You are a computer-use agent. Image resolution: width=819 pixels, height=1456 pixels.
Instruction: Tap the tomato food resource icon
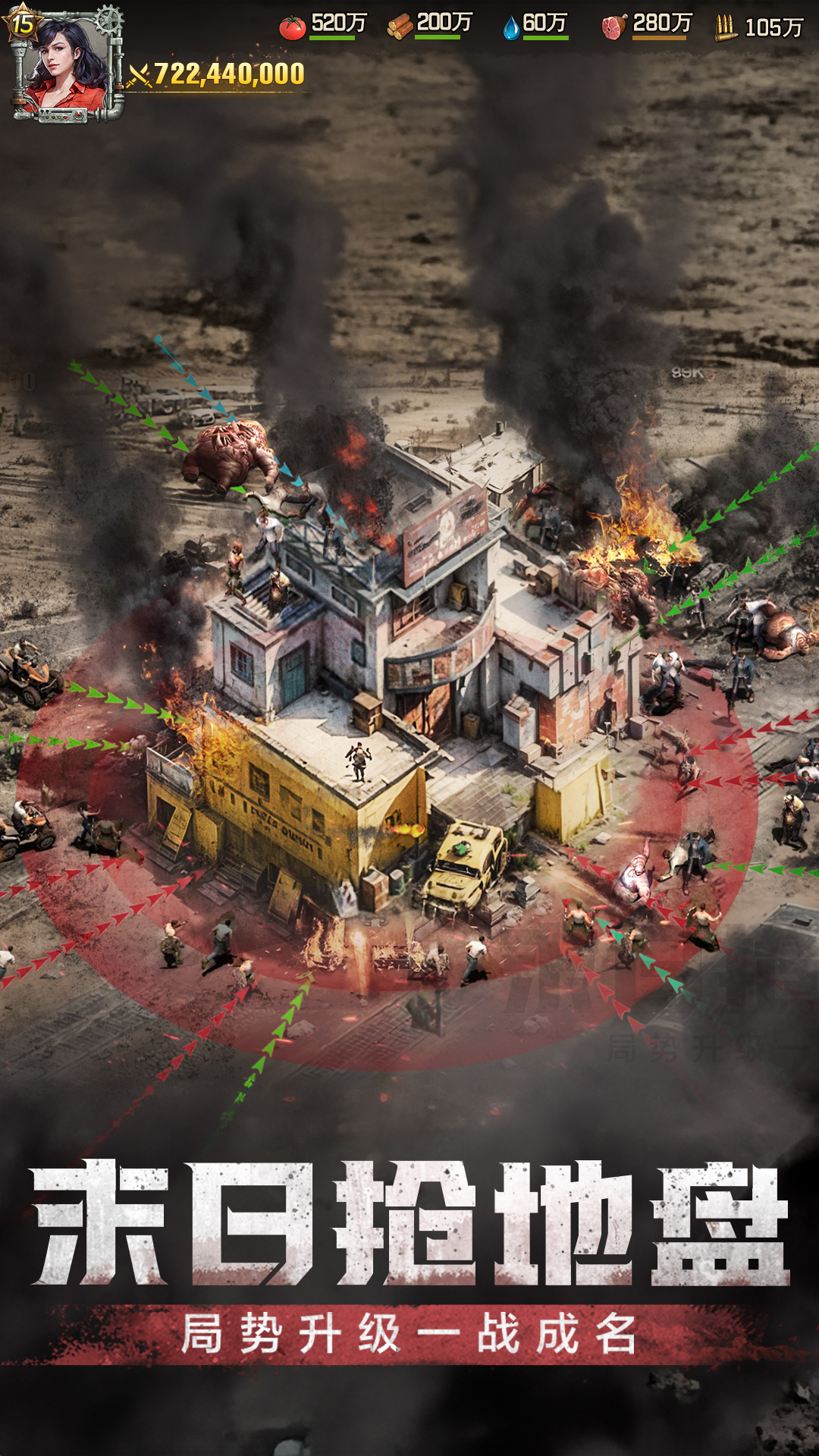click(292, 27)
